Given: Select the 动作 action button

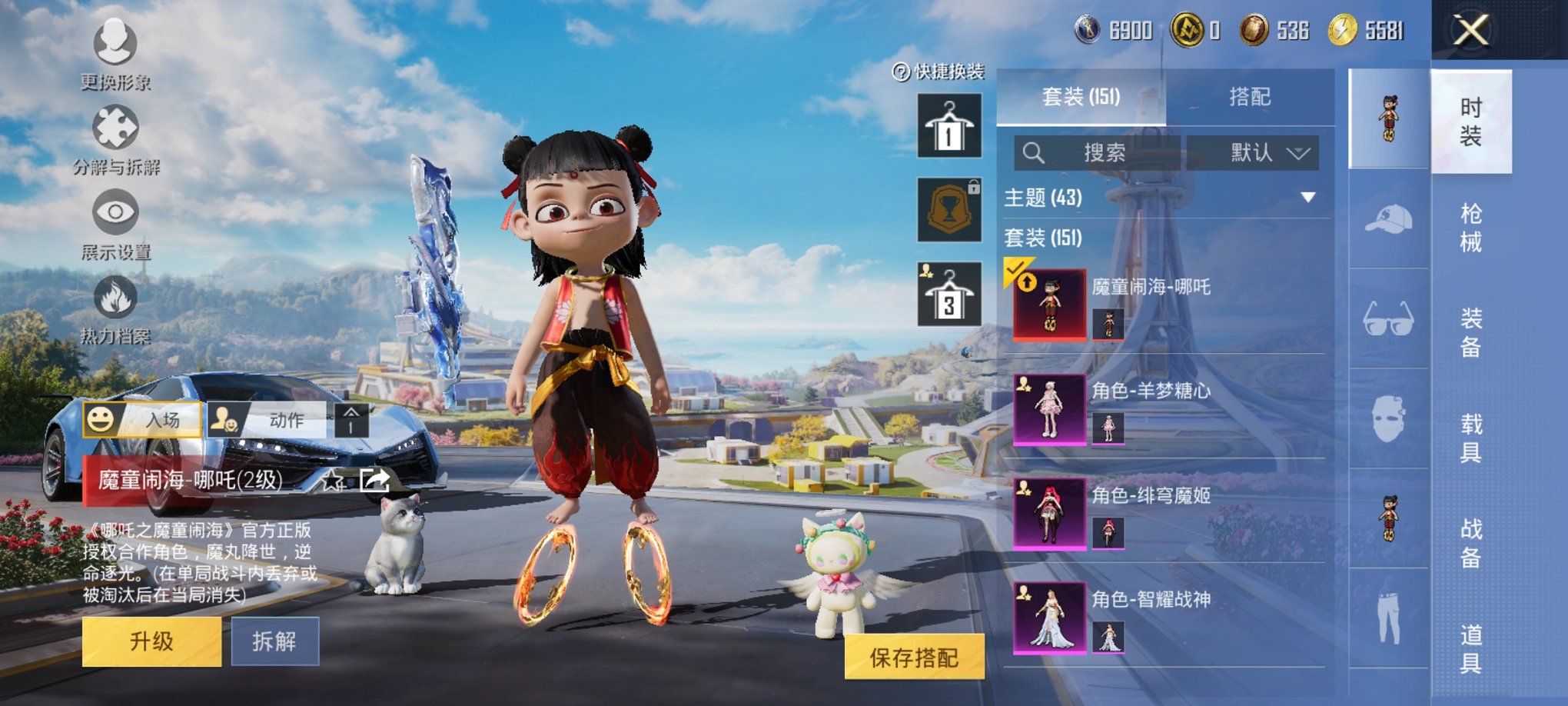Looking at the screenshot, I should [267, 420].
